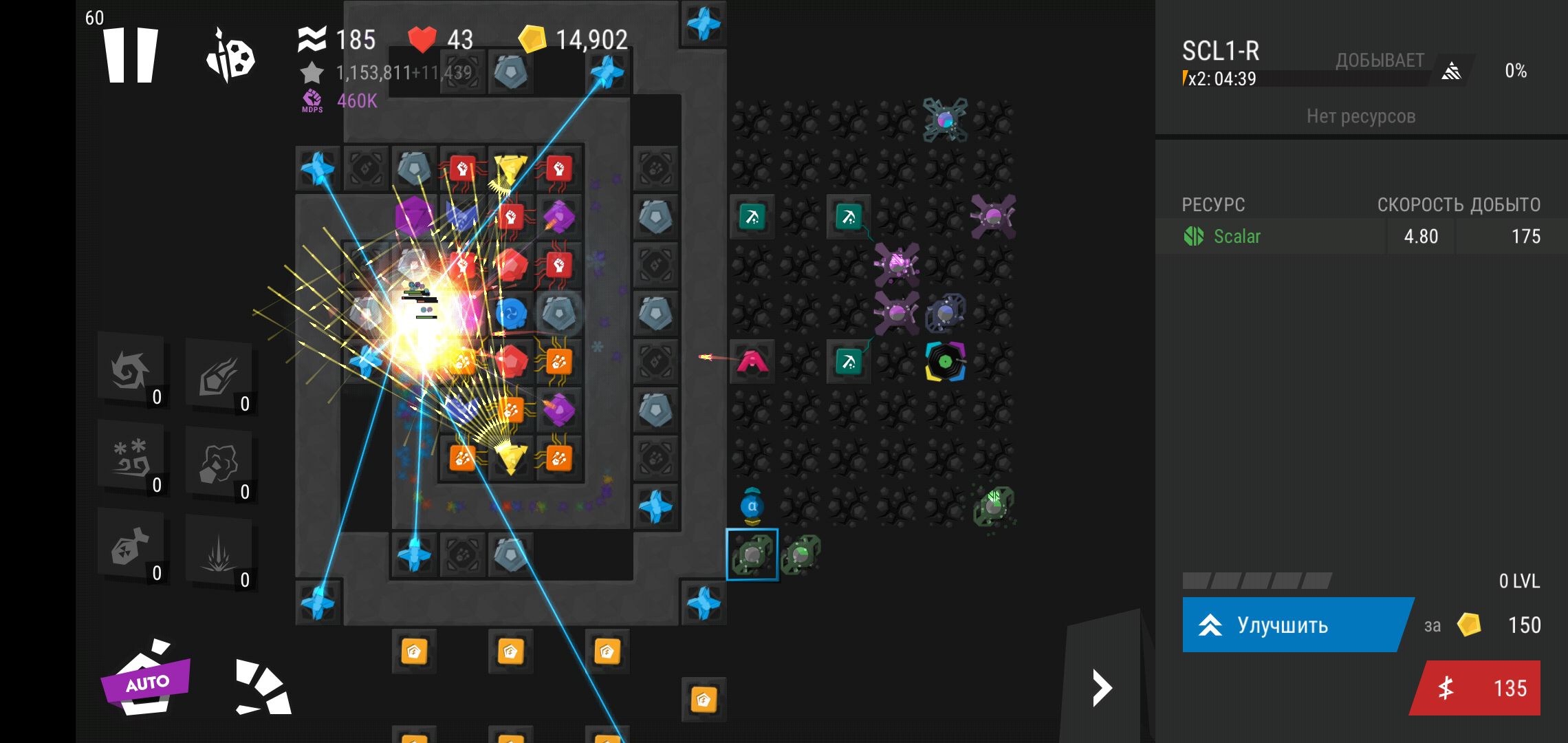Select the Scalar resource row

click(1360, 237)
